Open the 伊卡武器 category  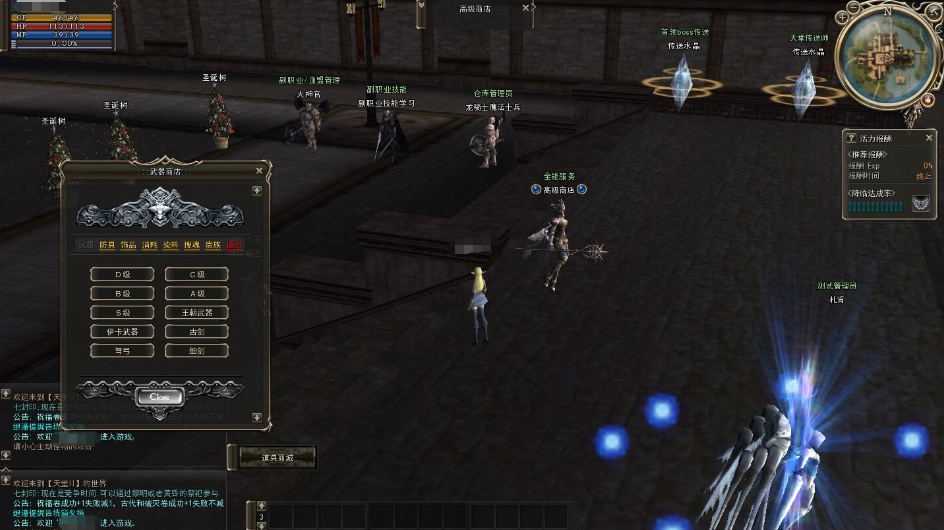coord(122,331)
